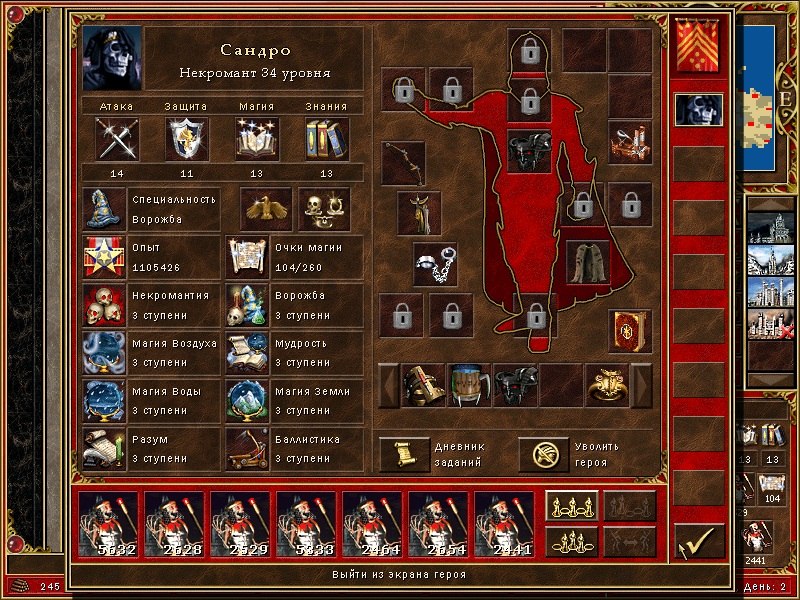This screenshot has height=600, width=800.
Task: Open the morale eagle indicator
Action: (266, 208)
